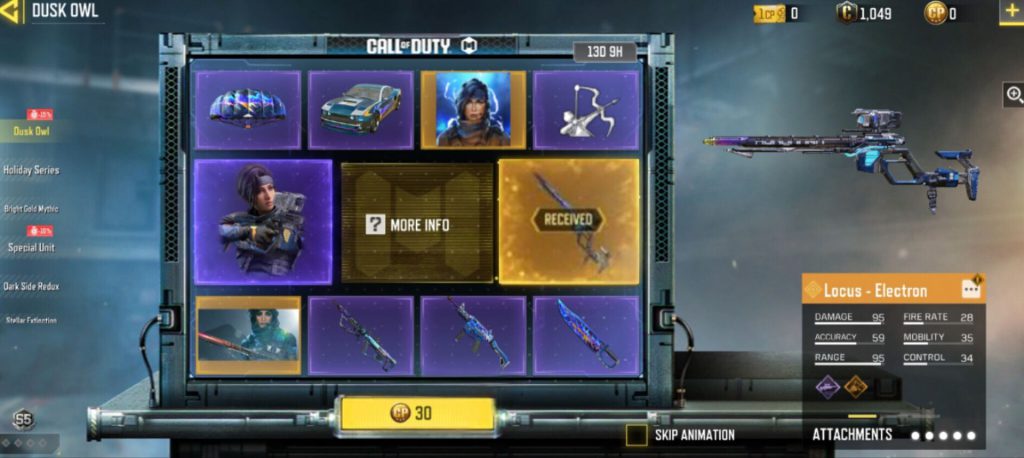Select the Dusk Owl draw tab
Screen dimensions: 1024x458
coord(31,131)
